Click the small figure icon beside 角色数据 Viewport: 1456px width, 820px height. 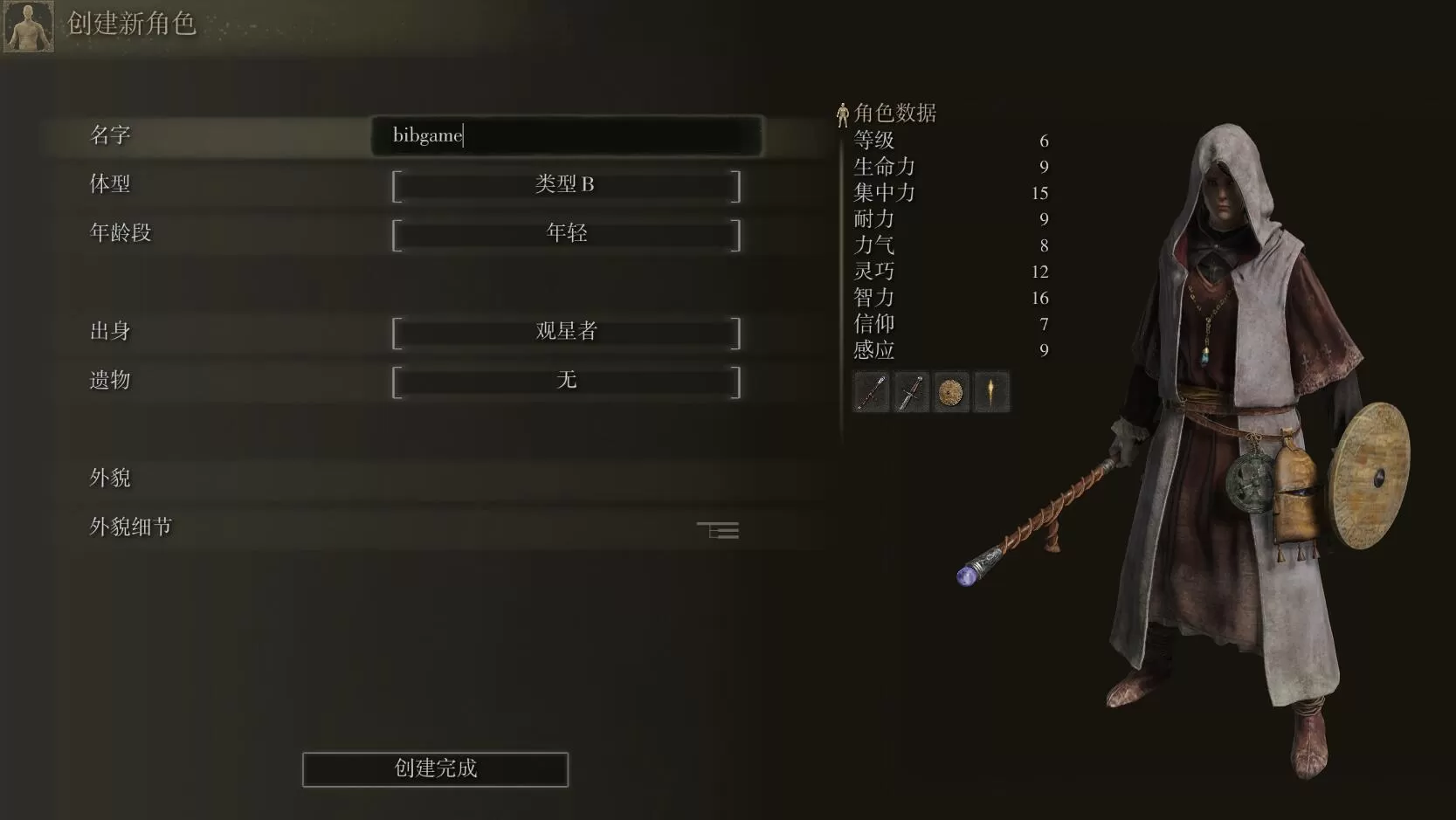coord(844,112)
